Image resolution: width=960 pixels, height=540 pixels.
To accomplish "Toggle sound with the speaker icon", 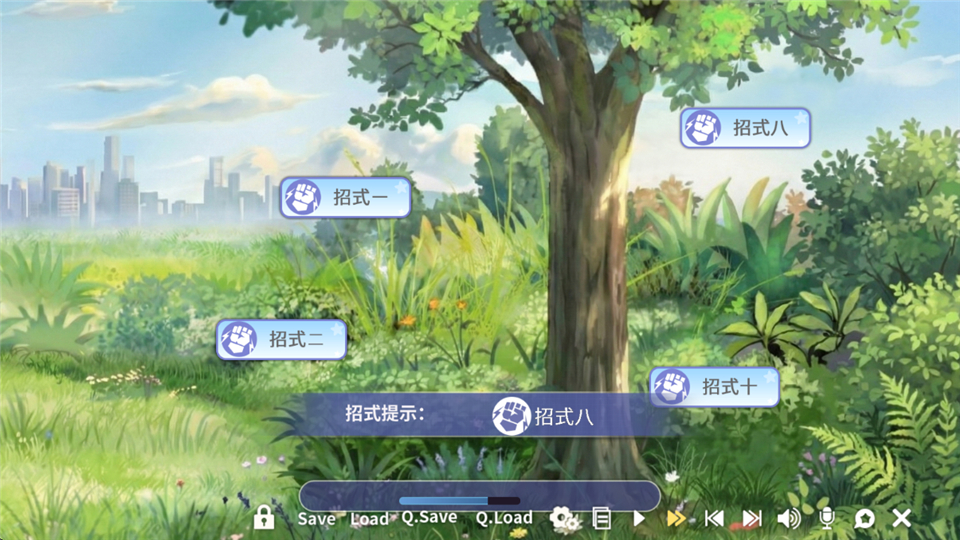I will [789, 518].
